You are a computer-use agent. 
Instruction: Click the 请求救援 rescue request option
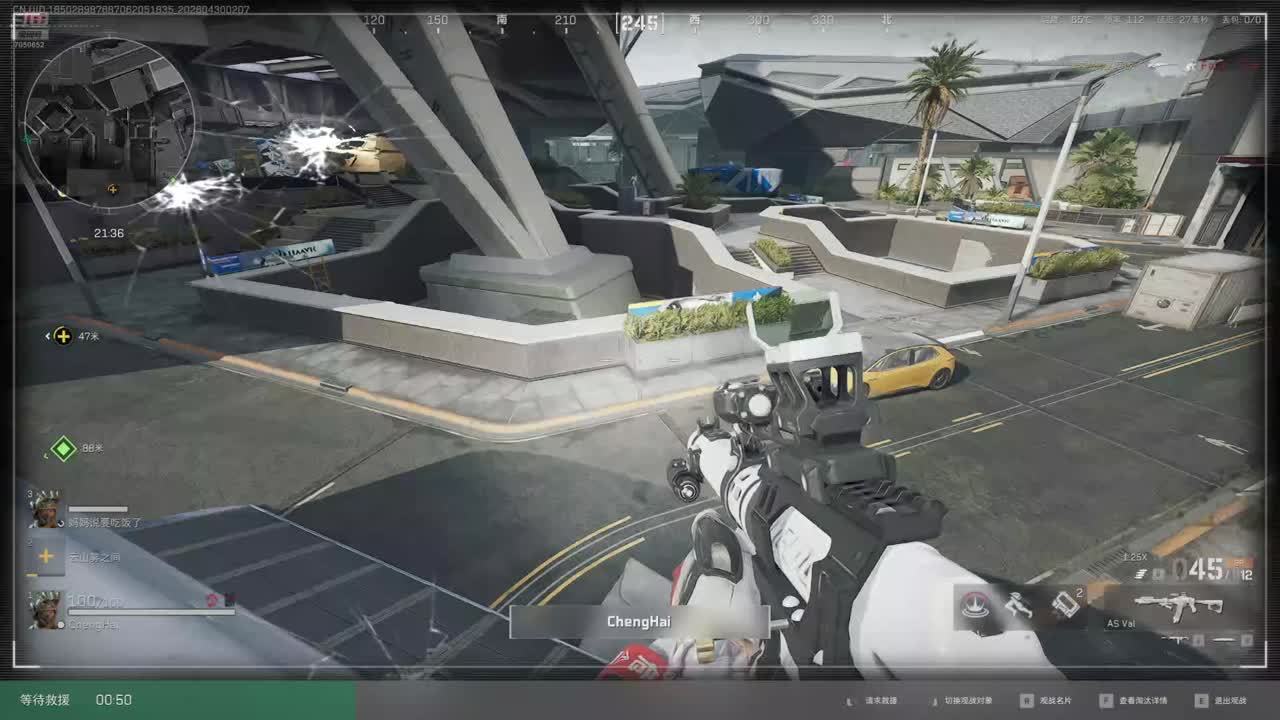click(880, 701)
